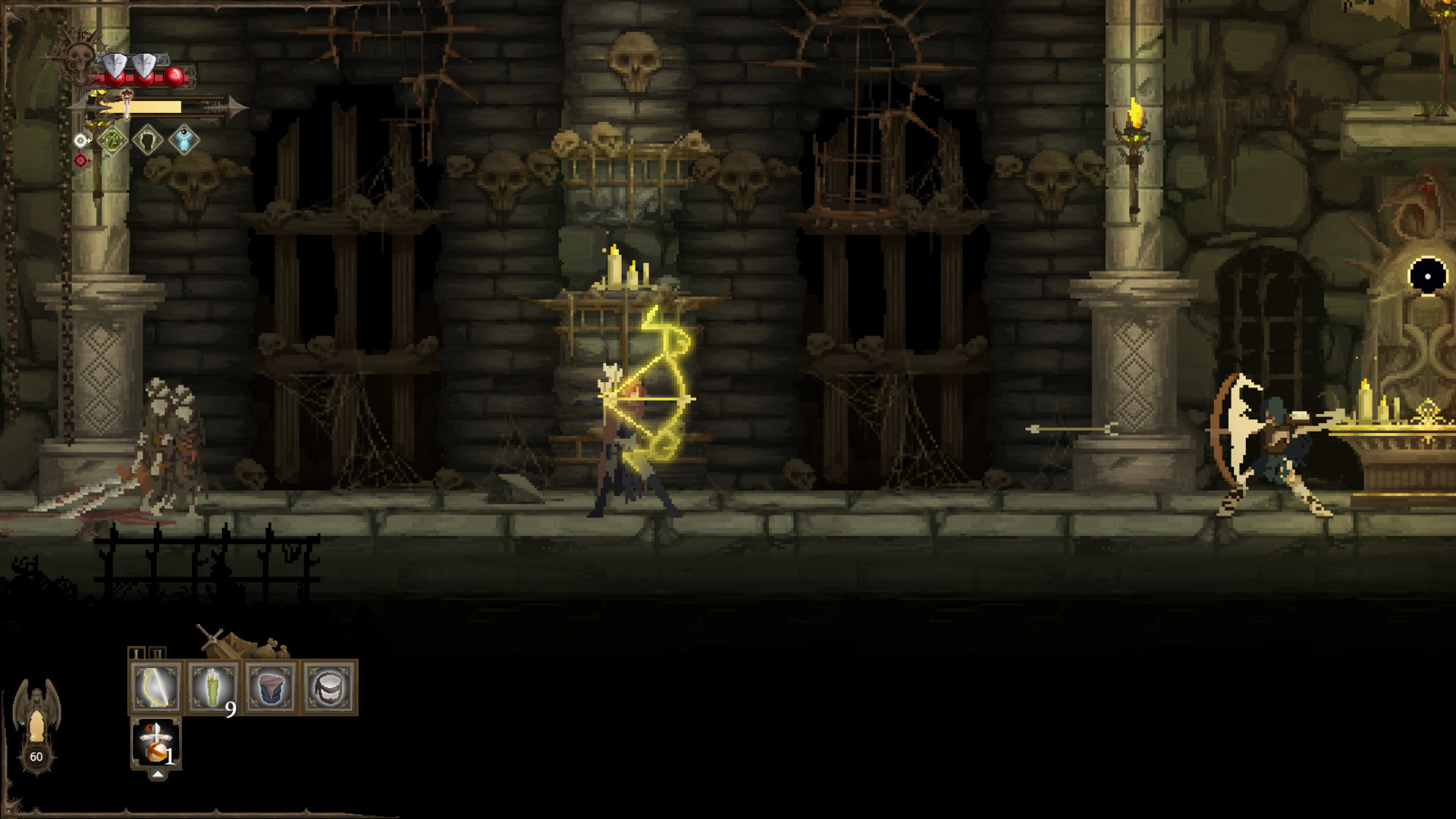Select the glowing bow in the weapon slot
1456x819 pixels.
click(x=156, y=688)
